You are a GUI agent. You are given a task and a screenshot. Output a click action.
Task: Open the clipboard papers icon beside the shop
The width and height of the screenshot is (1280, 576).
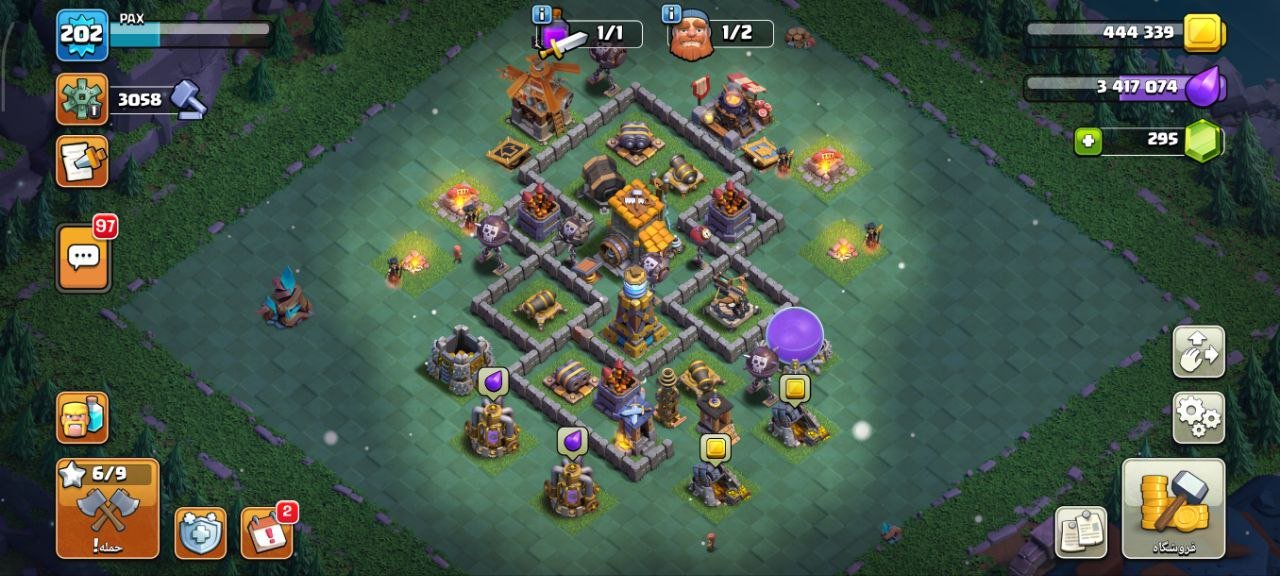point(1081,531)
